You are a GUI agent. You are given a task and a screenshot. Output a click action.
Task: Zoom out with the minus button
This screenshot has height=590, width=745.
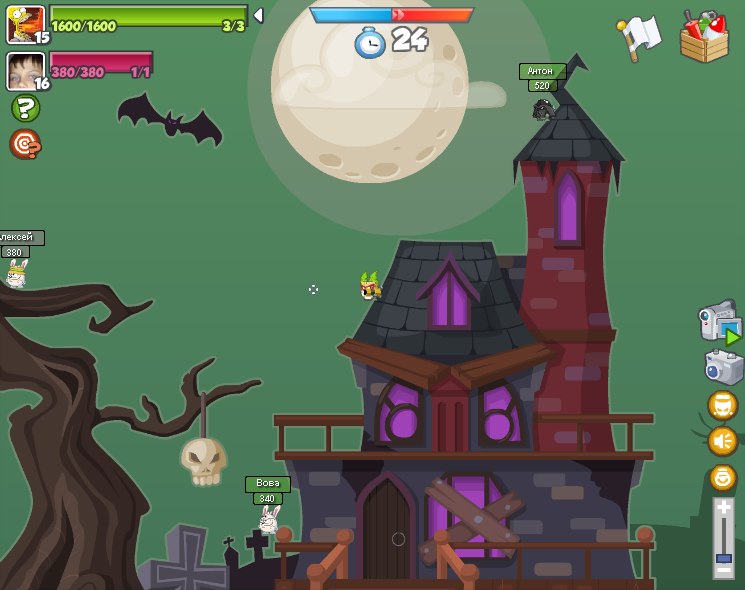click(723, 570)
